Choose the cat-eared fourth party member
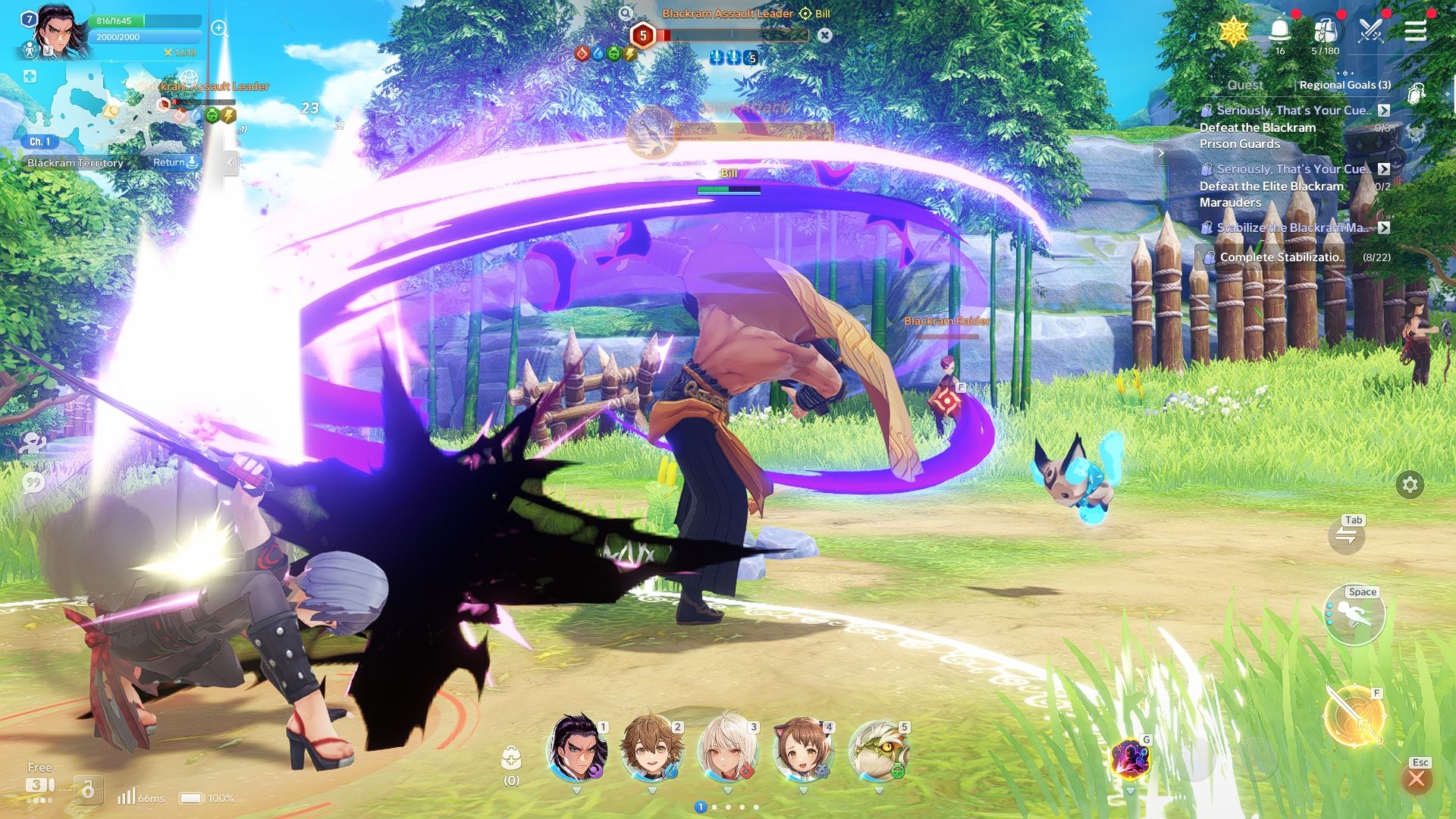This screenshot has height=819, width=1456. tap(803, 750)
